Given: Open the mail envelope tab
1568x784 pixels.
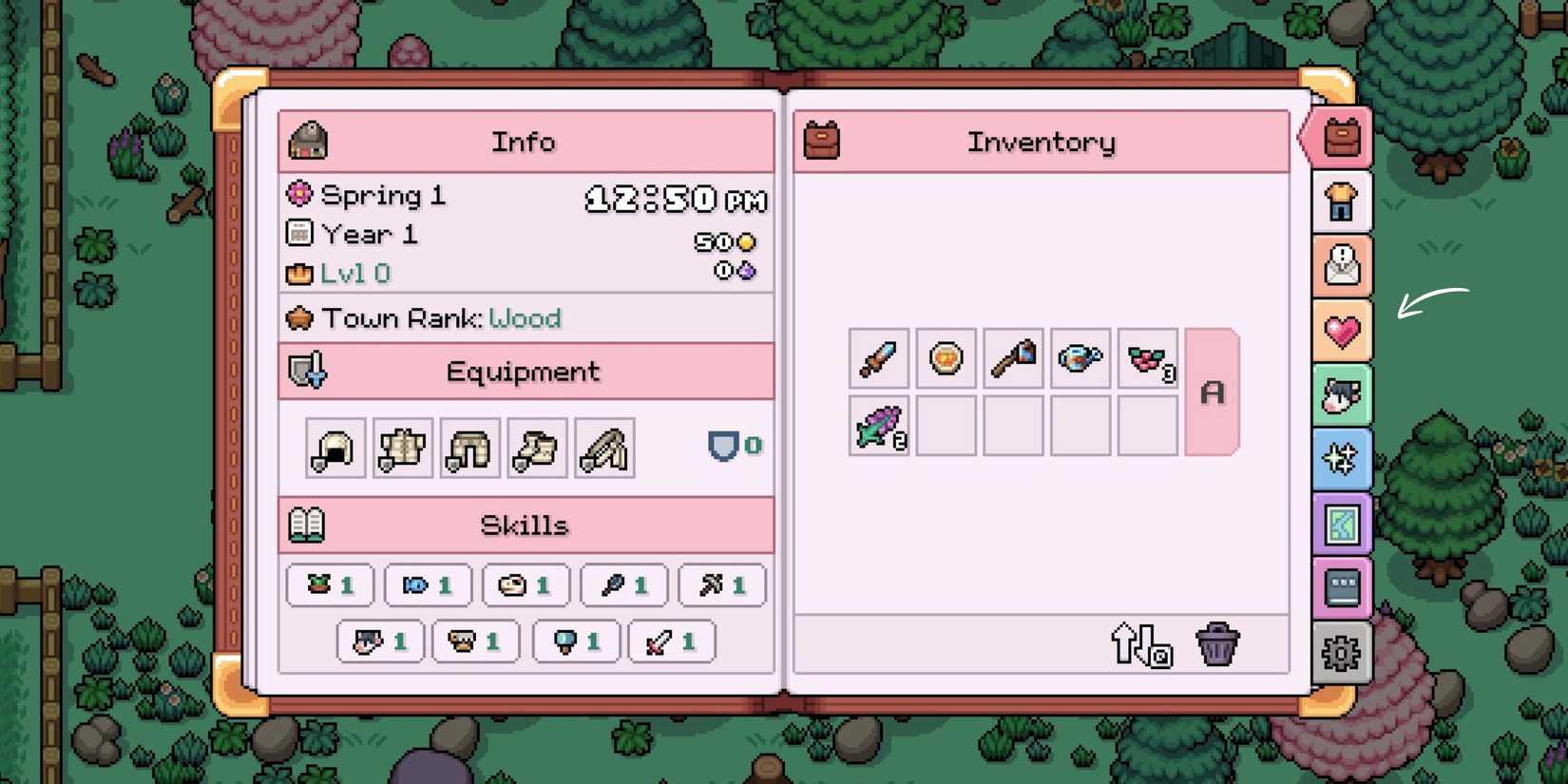Looking at the screenshot, I should coord(1340,266).
